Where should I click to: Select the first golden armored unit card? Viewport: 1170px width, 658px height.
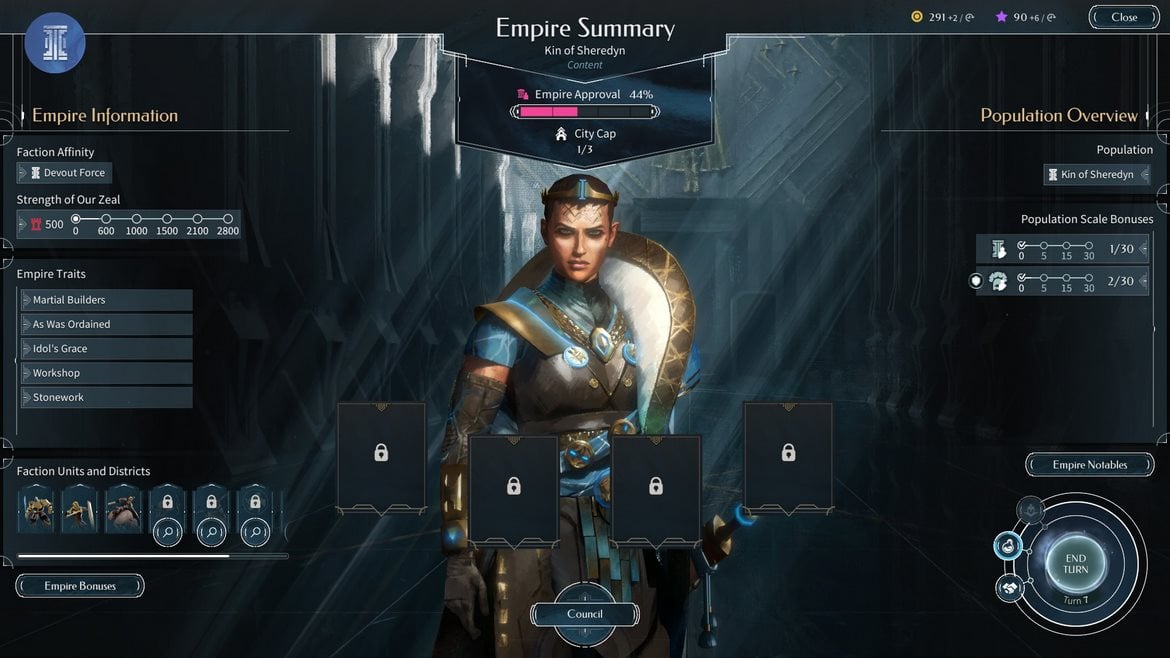tap(36, 509)
